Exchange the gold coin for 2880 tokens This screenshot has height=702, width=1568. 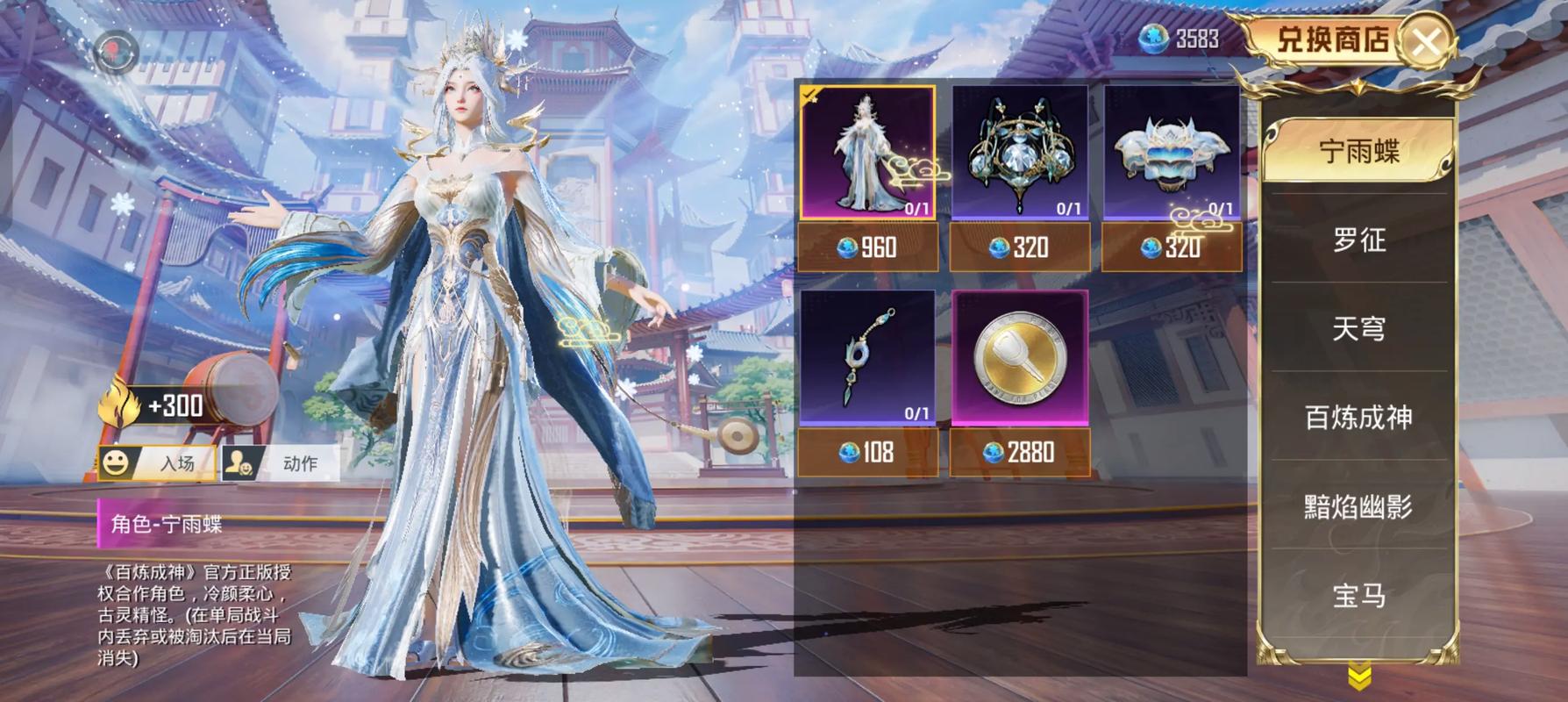1020,452
